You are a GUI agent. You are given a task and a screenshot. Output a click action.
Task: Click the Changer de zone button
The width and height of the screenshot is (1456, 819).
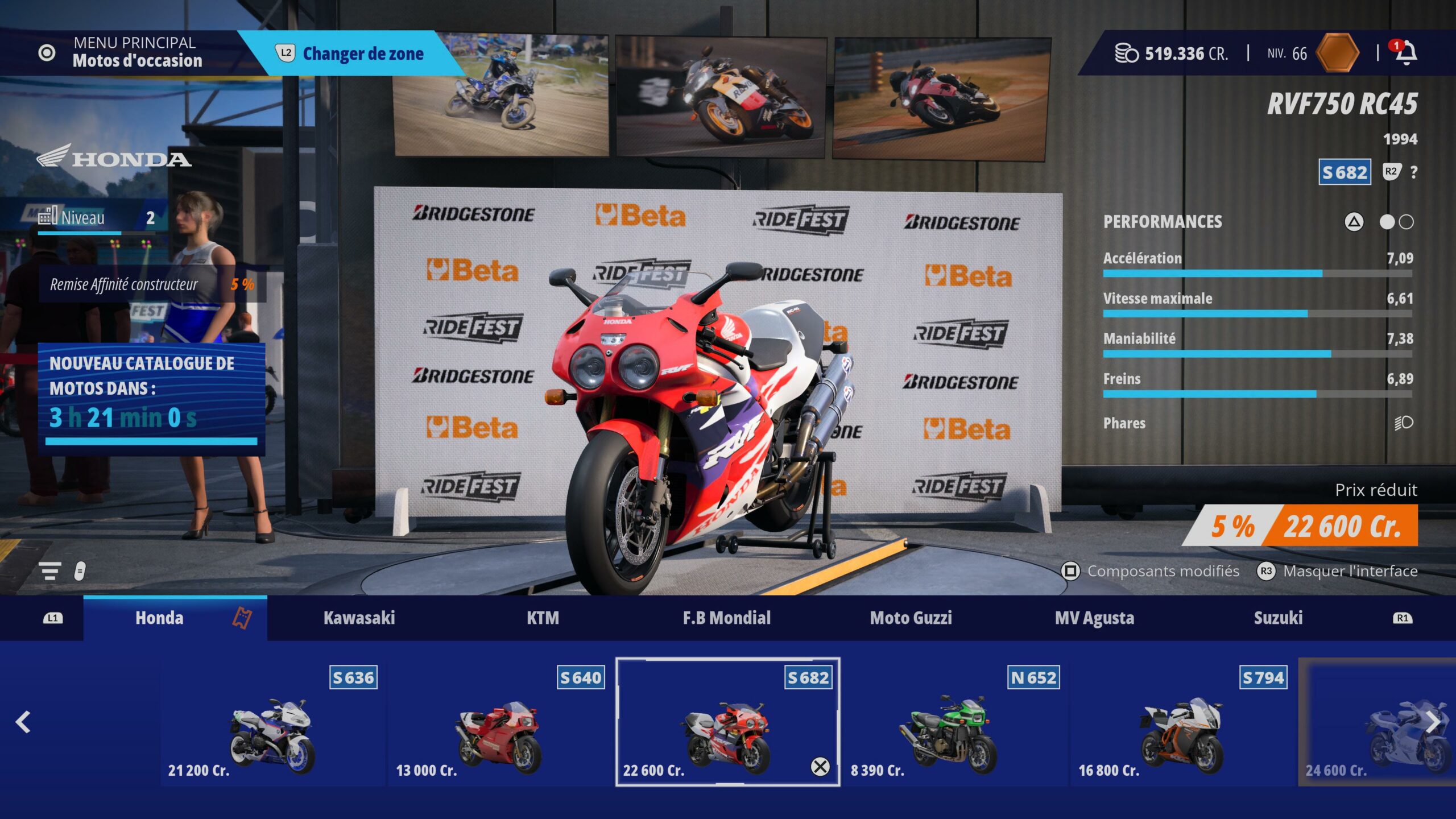point(351,53)
